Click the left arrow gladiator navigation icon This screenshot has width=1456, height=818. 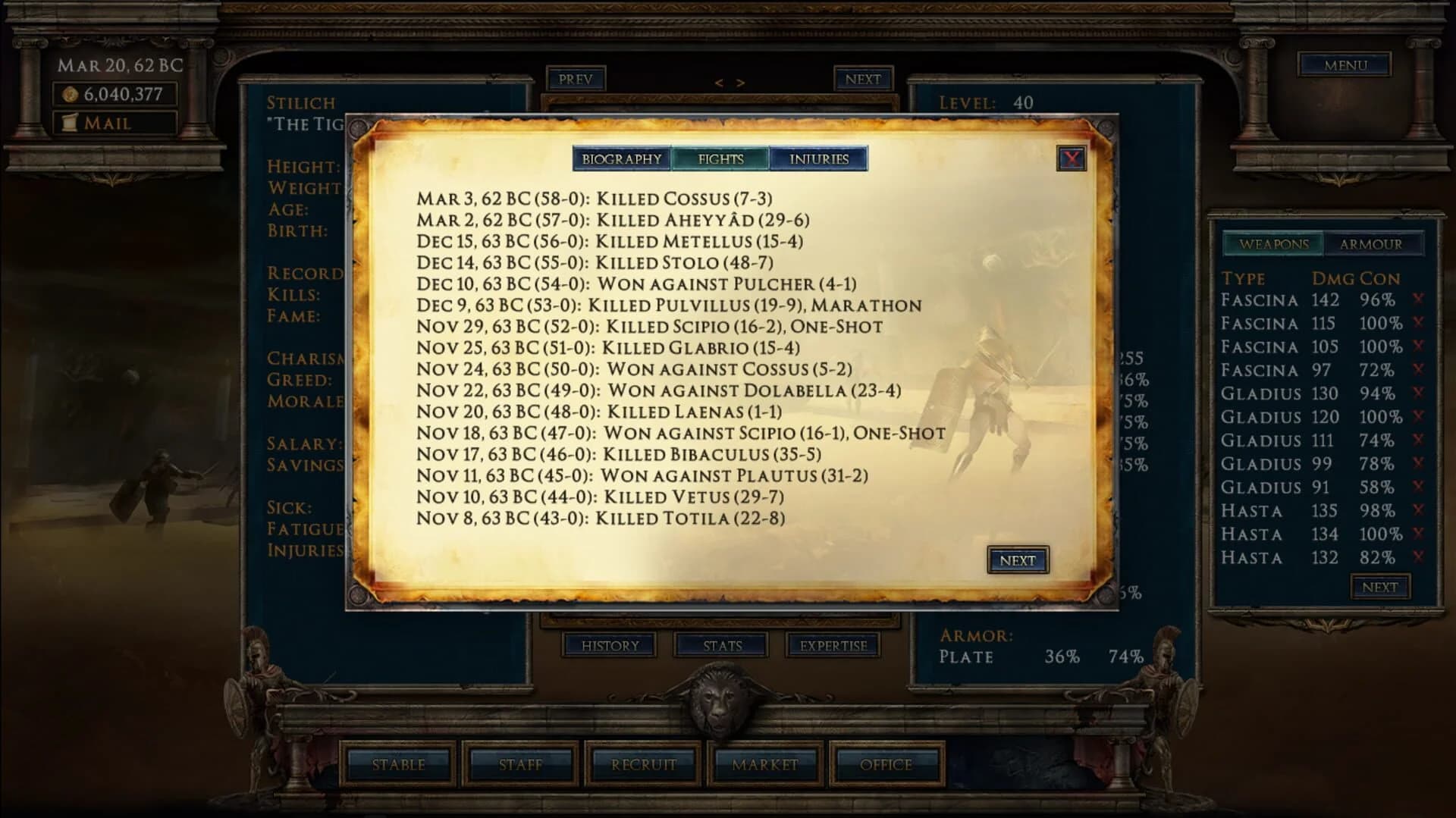[719, 81]
